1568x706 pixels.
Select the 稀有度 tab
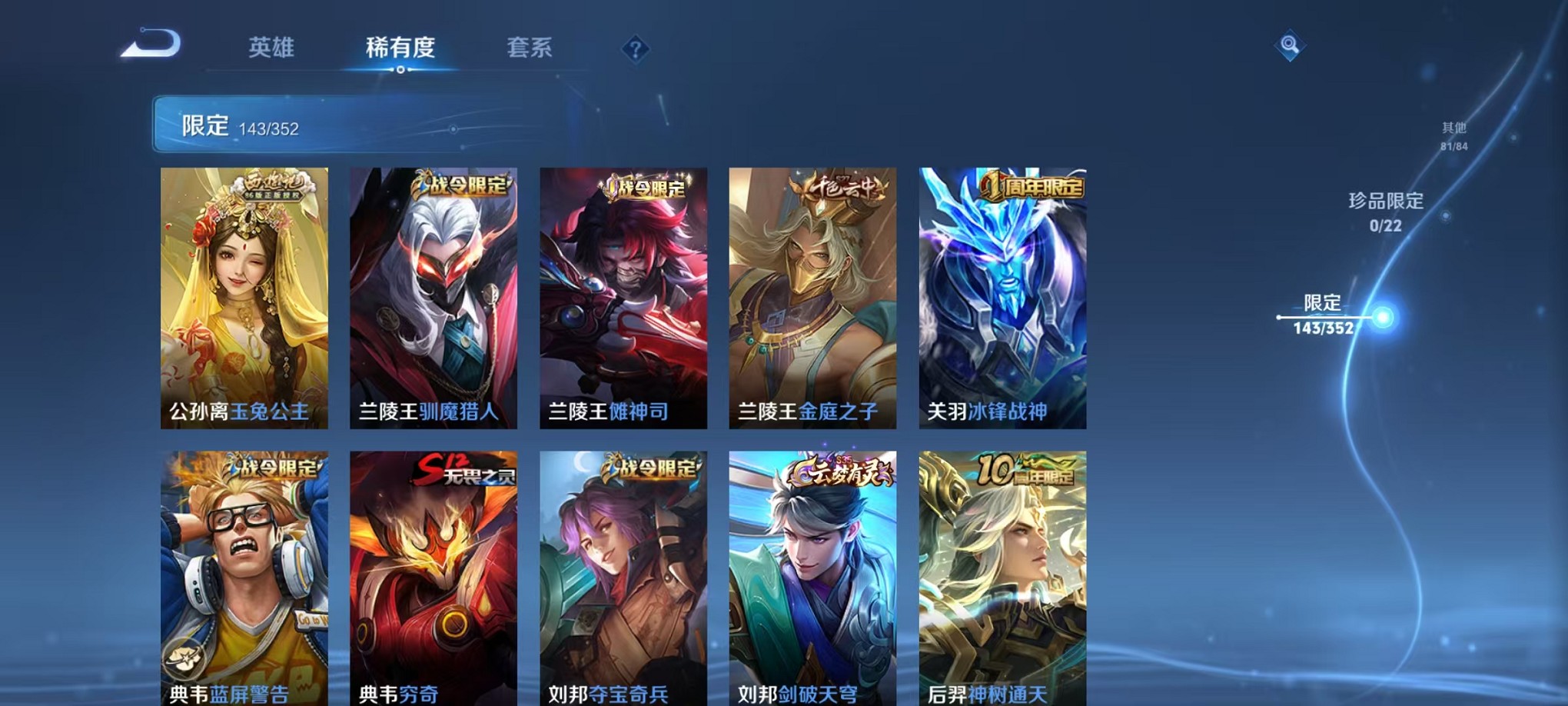tap(400, 48)
